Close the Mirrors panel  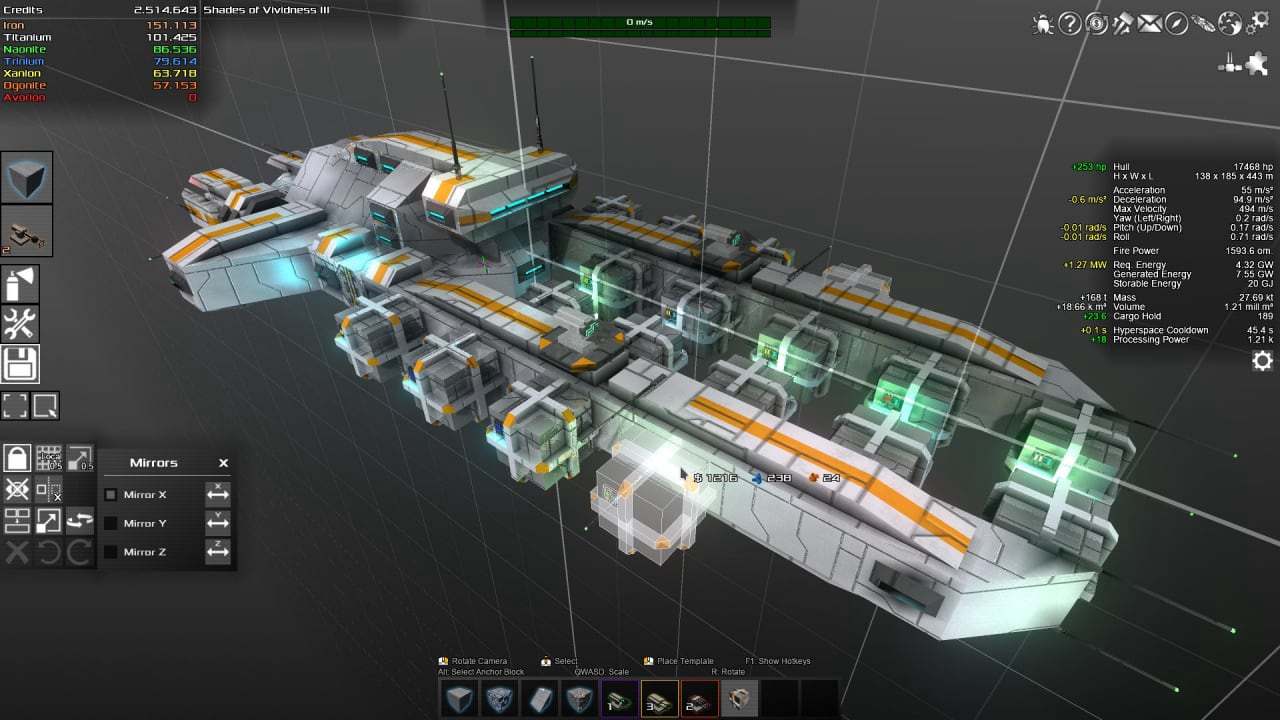coord(223,463)
